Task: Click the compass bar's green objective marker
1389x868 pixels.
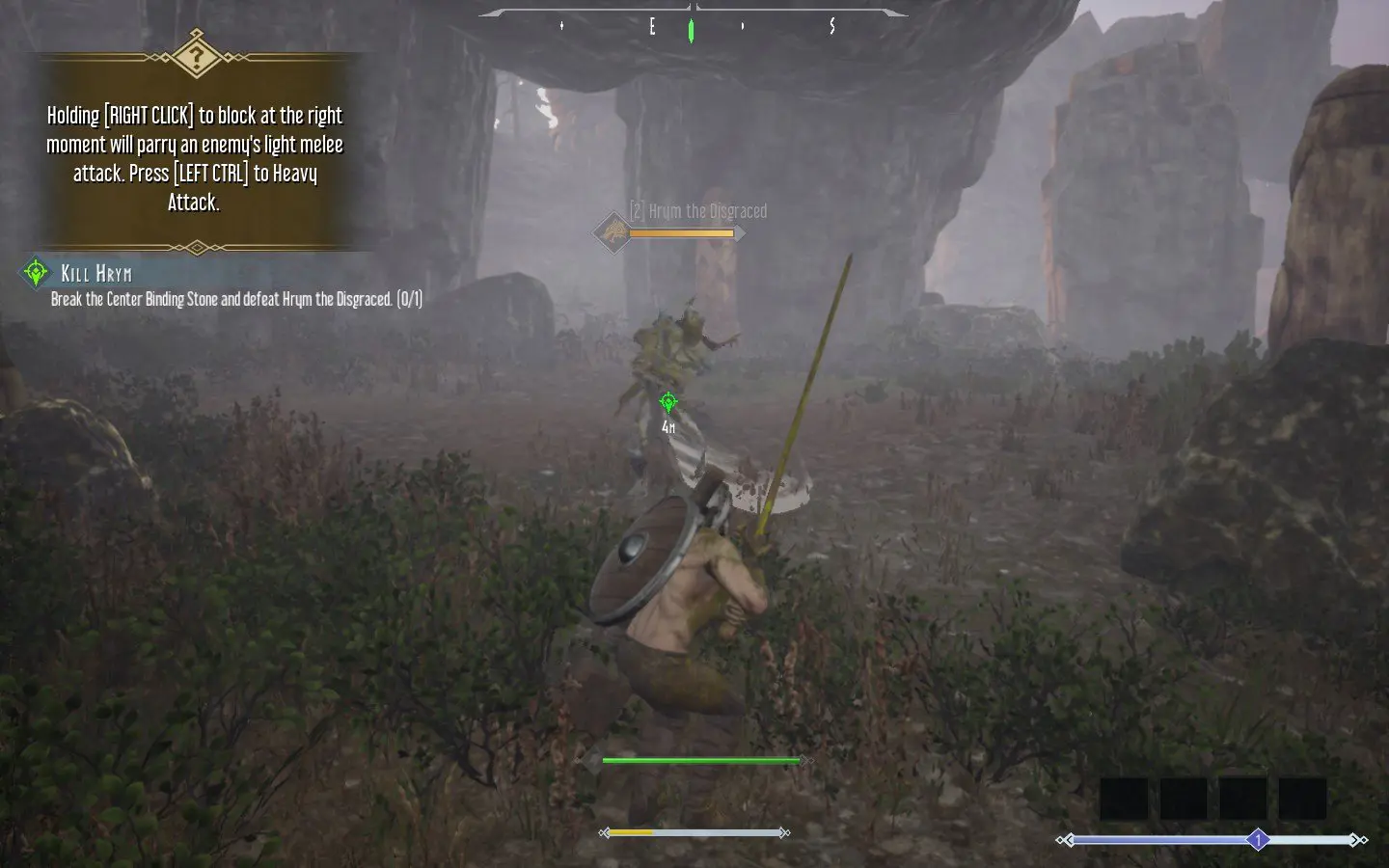Action: 691,30
